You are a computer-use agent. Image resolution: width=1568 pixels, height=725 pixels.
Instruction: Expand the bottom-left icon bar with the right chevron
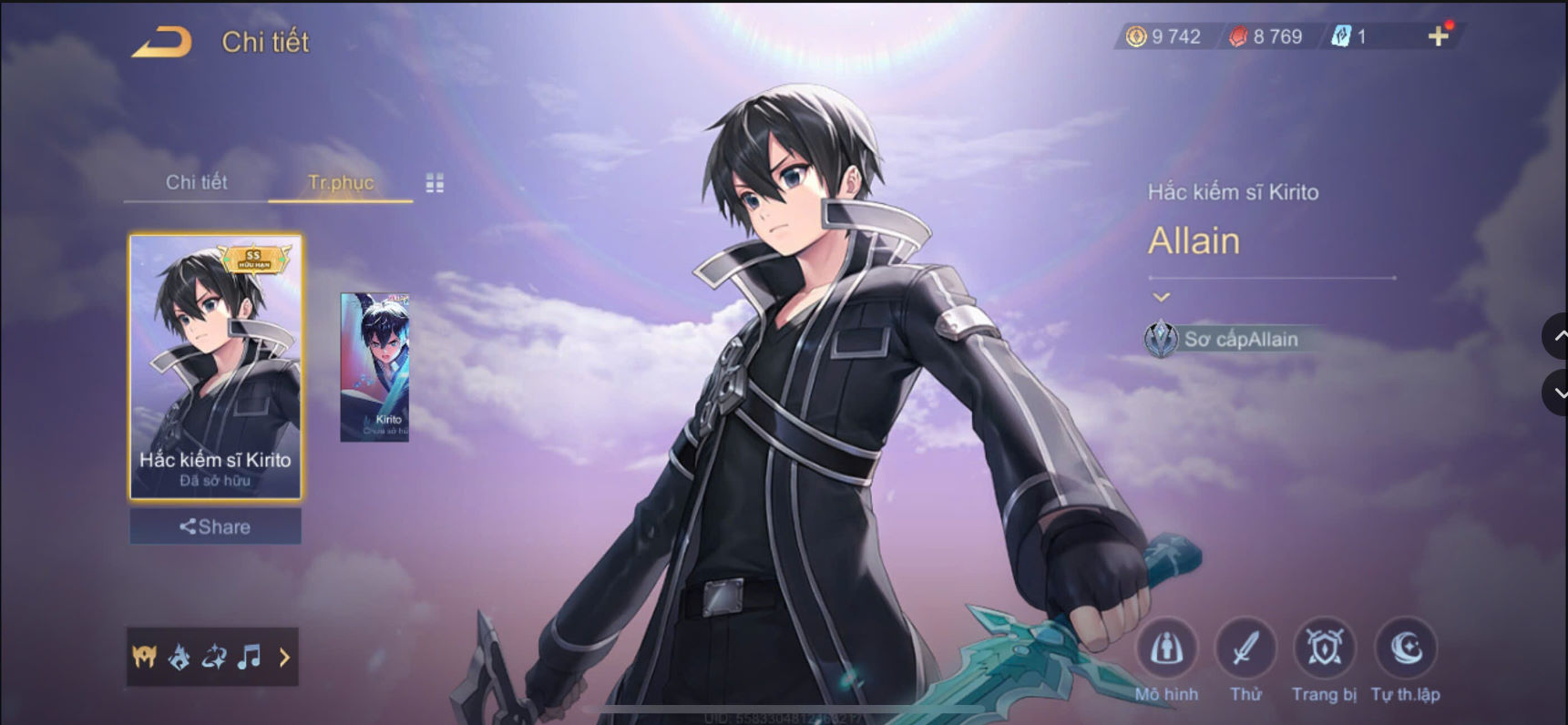point(284,657)
